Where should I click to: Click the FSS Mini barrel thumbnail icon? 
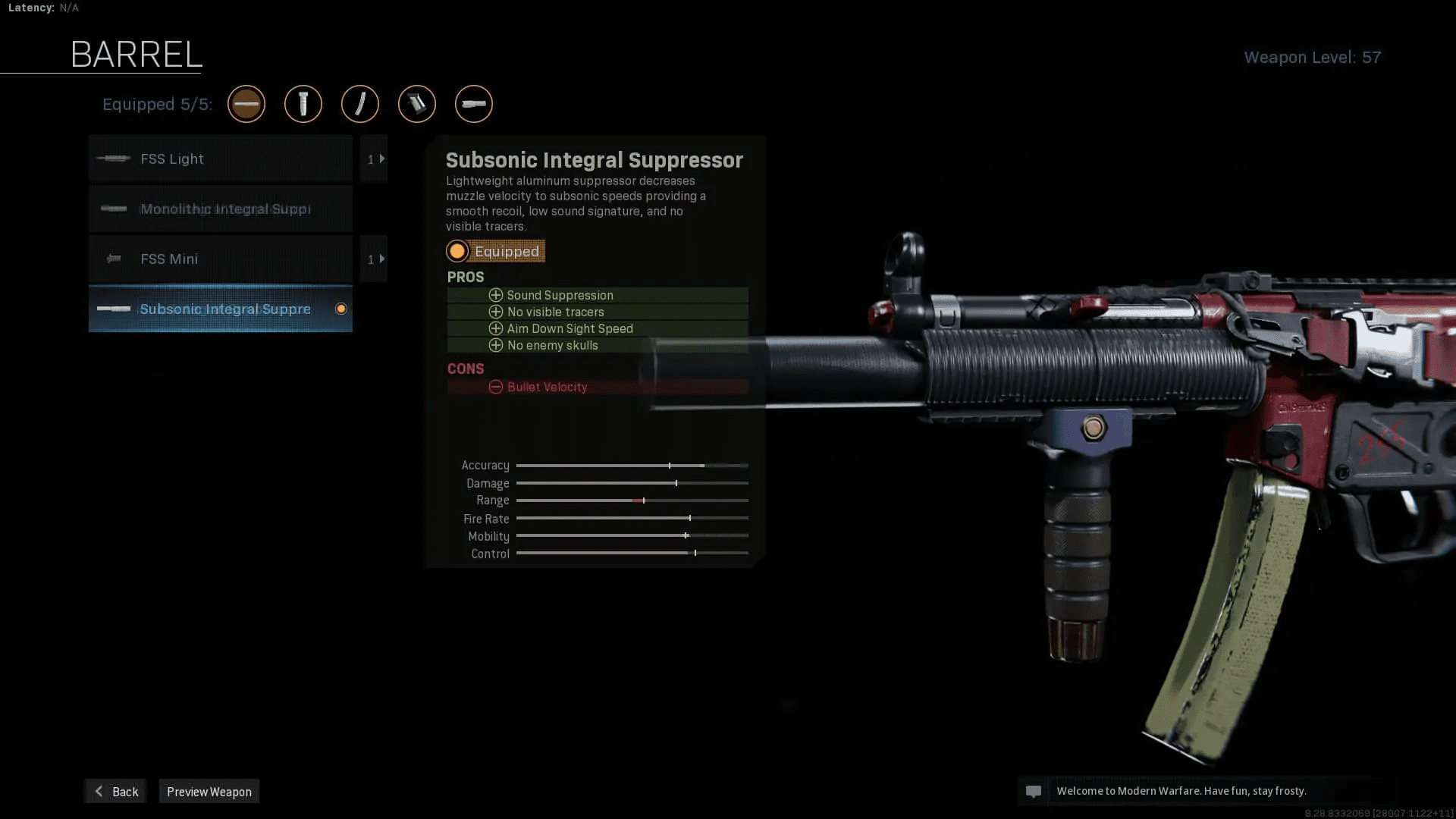coord(115,259)
